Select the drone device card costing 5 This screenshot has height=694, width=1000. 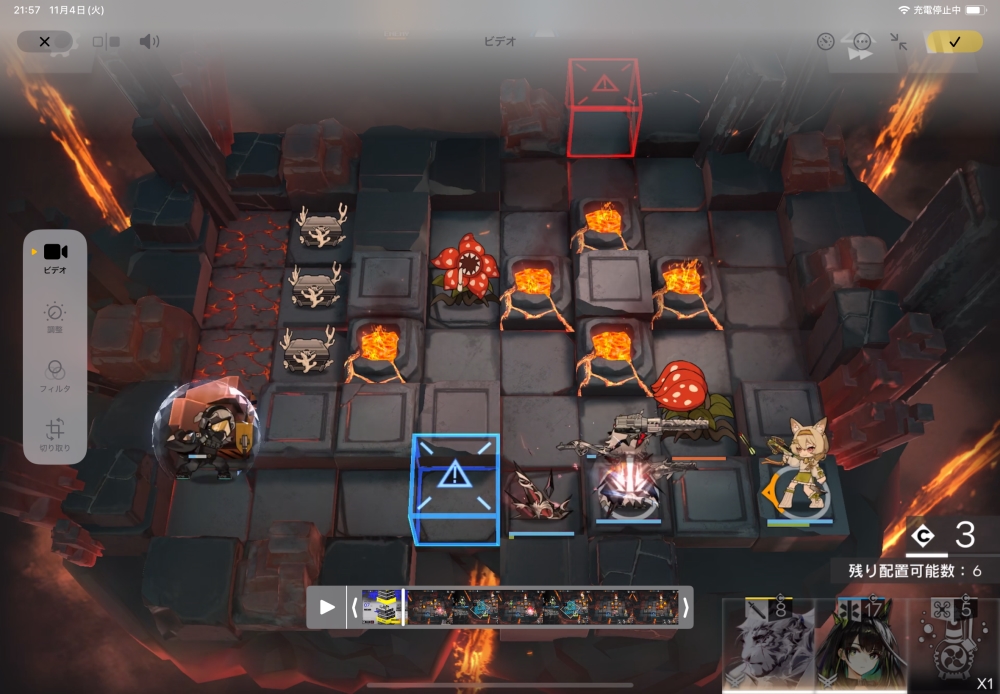click(x=950, y=646)
